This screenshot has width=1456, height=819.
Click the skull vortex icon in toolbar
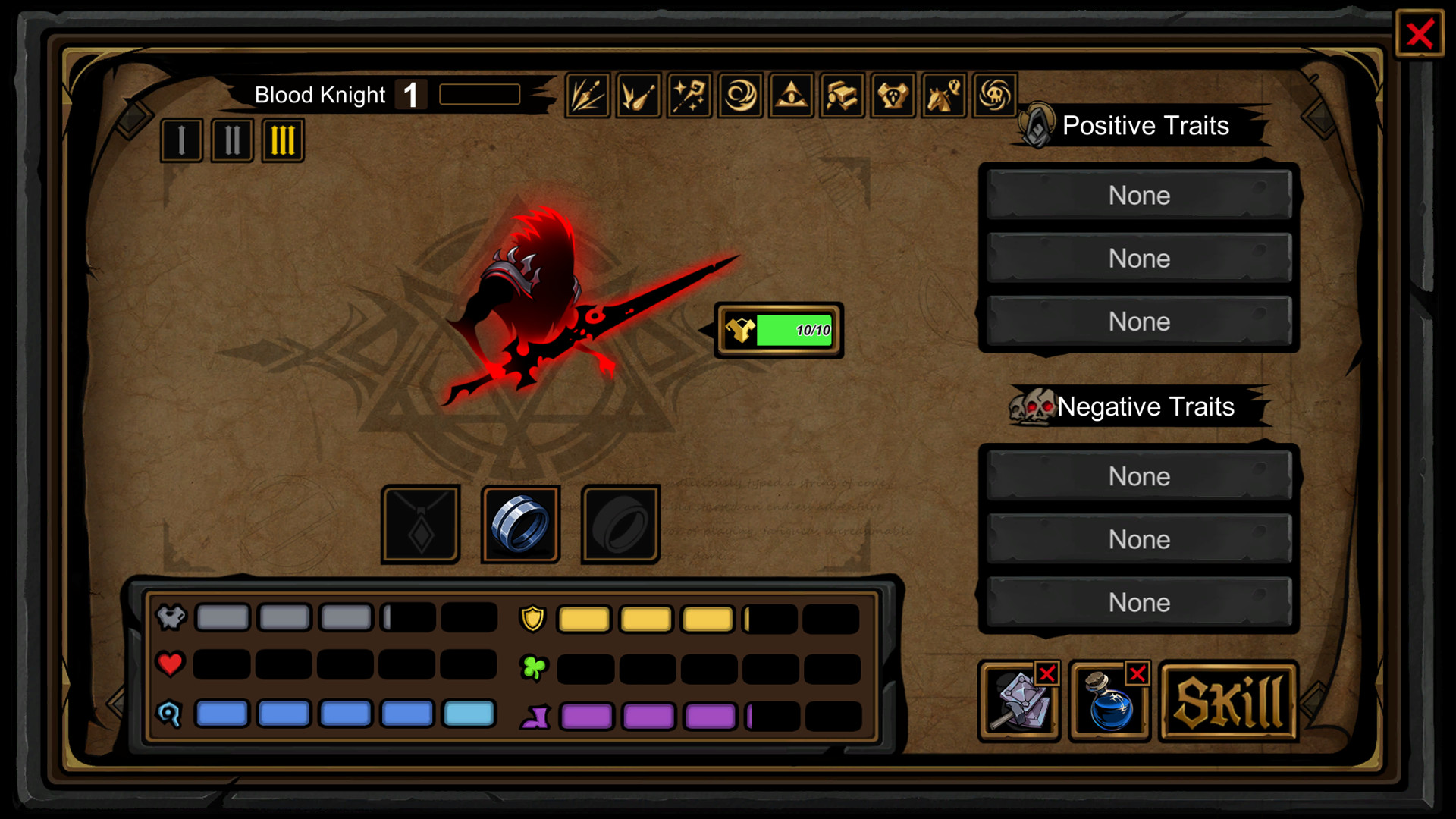[x=993, y=95]
